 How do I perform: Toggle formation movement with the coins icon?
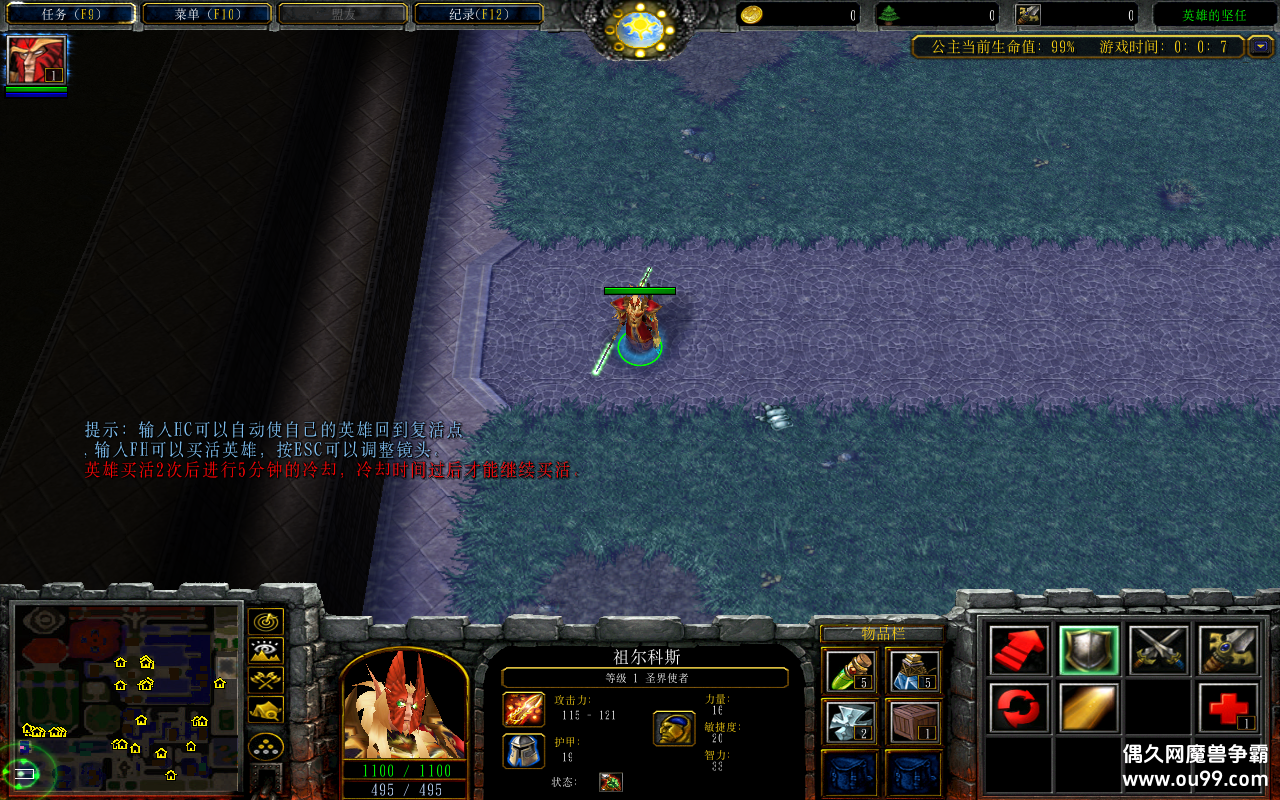pos(265,744)
